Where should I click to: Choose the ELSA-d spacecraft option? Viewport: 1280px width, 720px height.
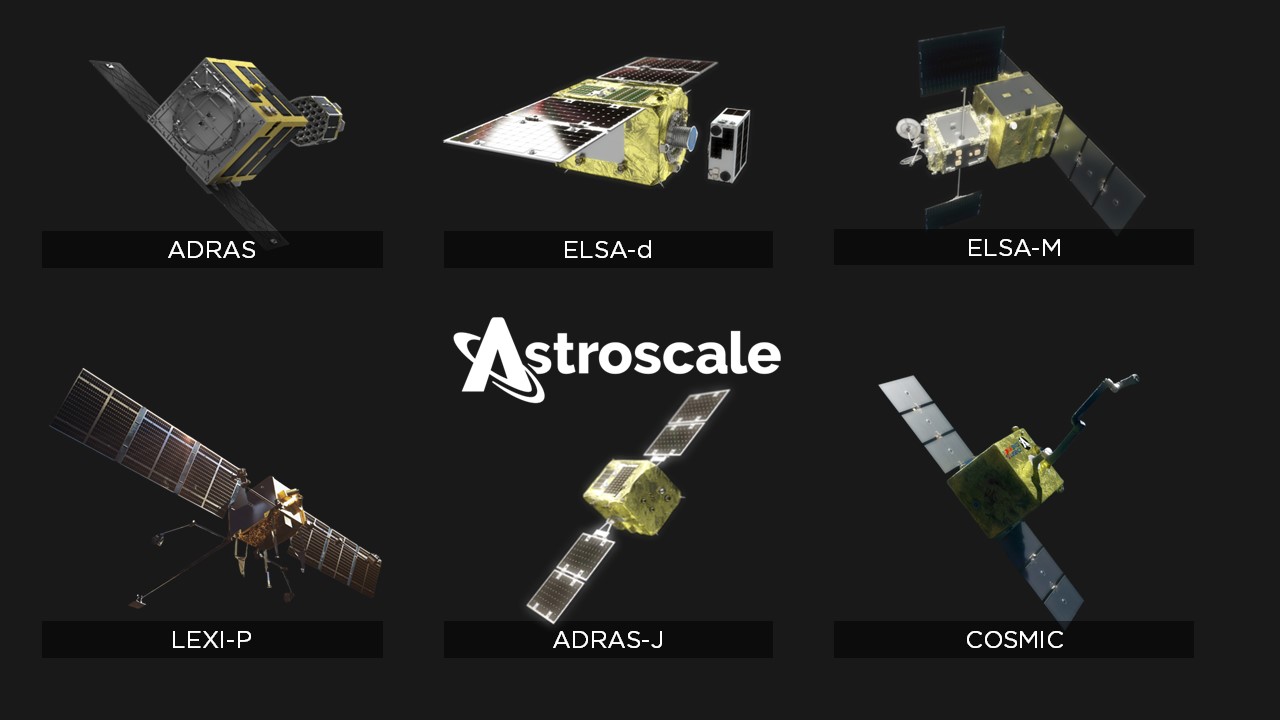tap(608, 250)
